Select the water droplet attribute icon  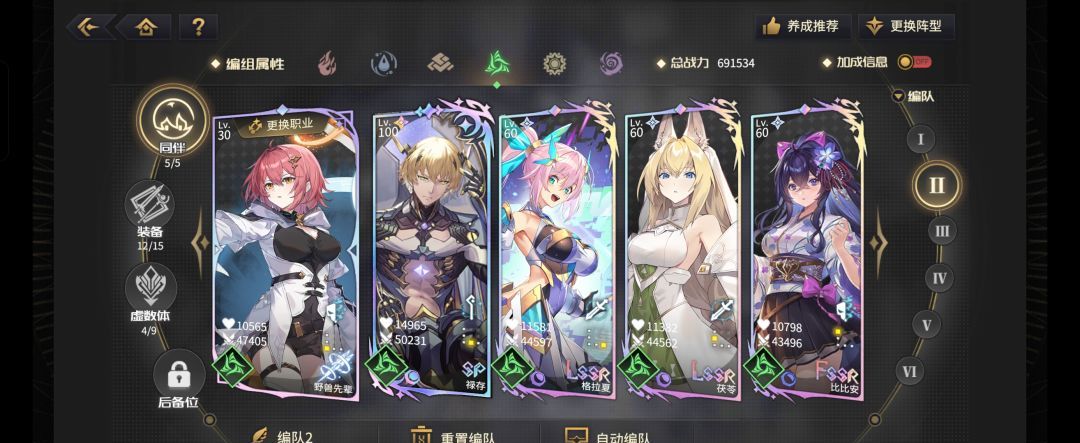click(x=383, y=64)
